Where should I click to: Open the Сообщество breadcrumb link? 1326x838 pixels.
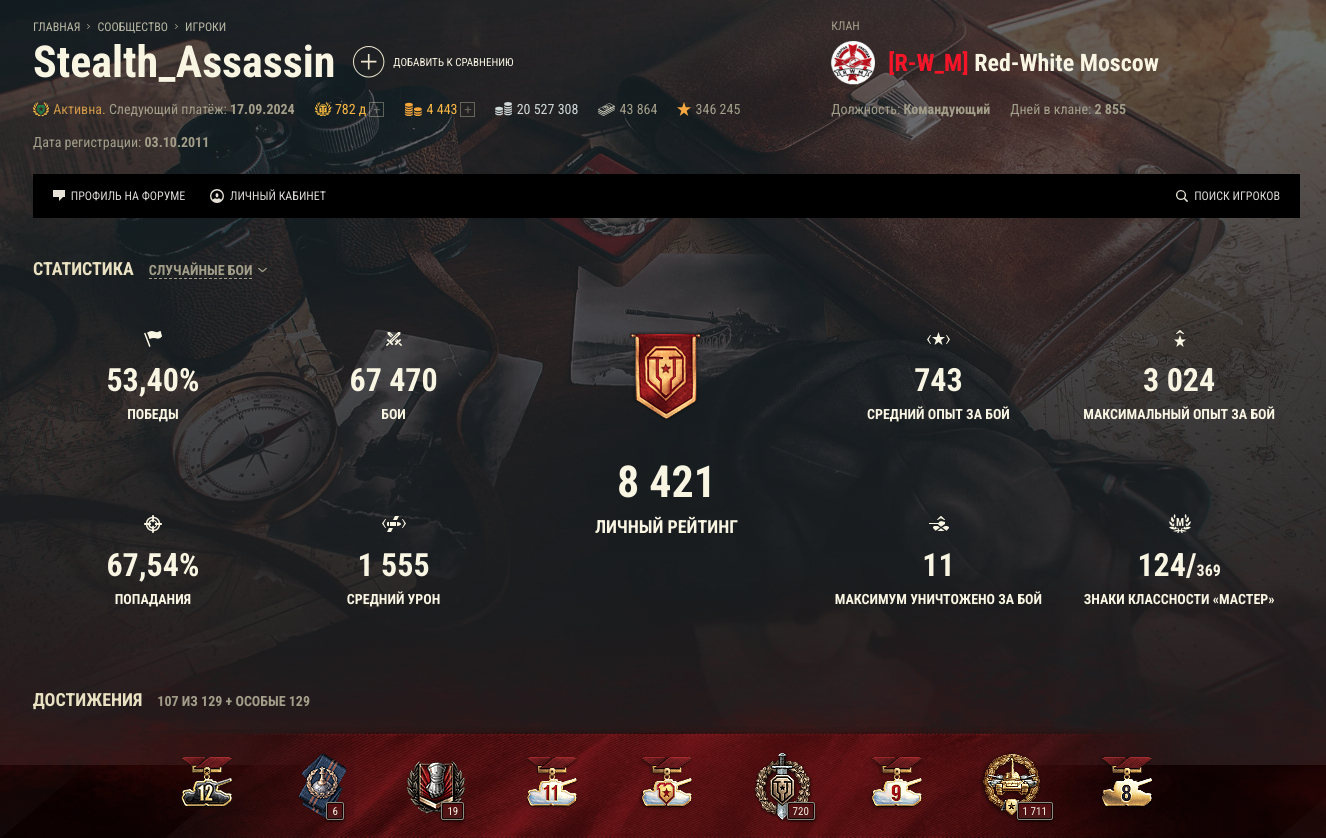point(132,27)
